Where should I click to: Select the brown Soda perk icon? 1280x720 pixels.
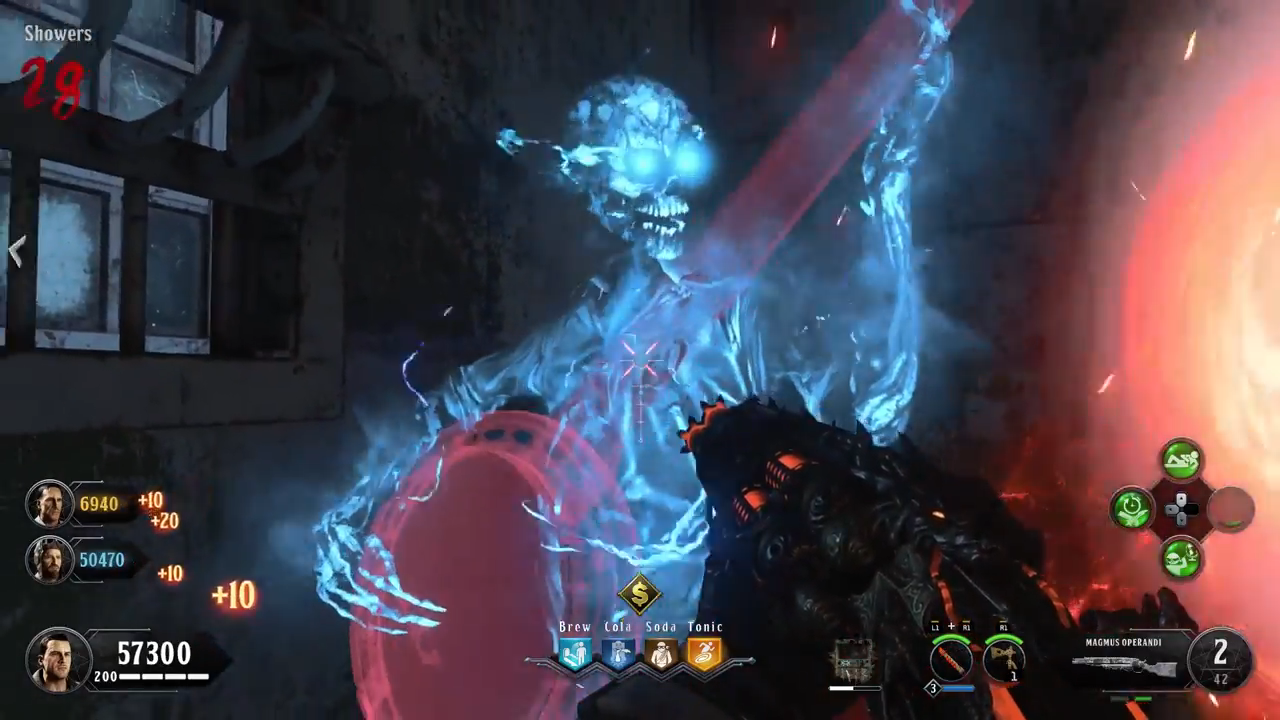pos(660,655)
